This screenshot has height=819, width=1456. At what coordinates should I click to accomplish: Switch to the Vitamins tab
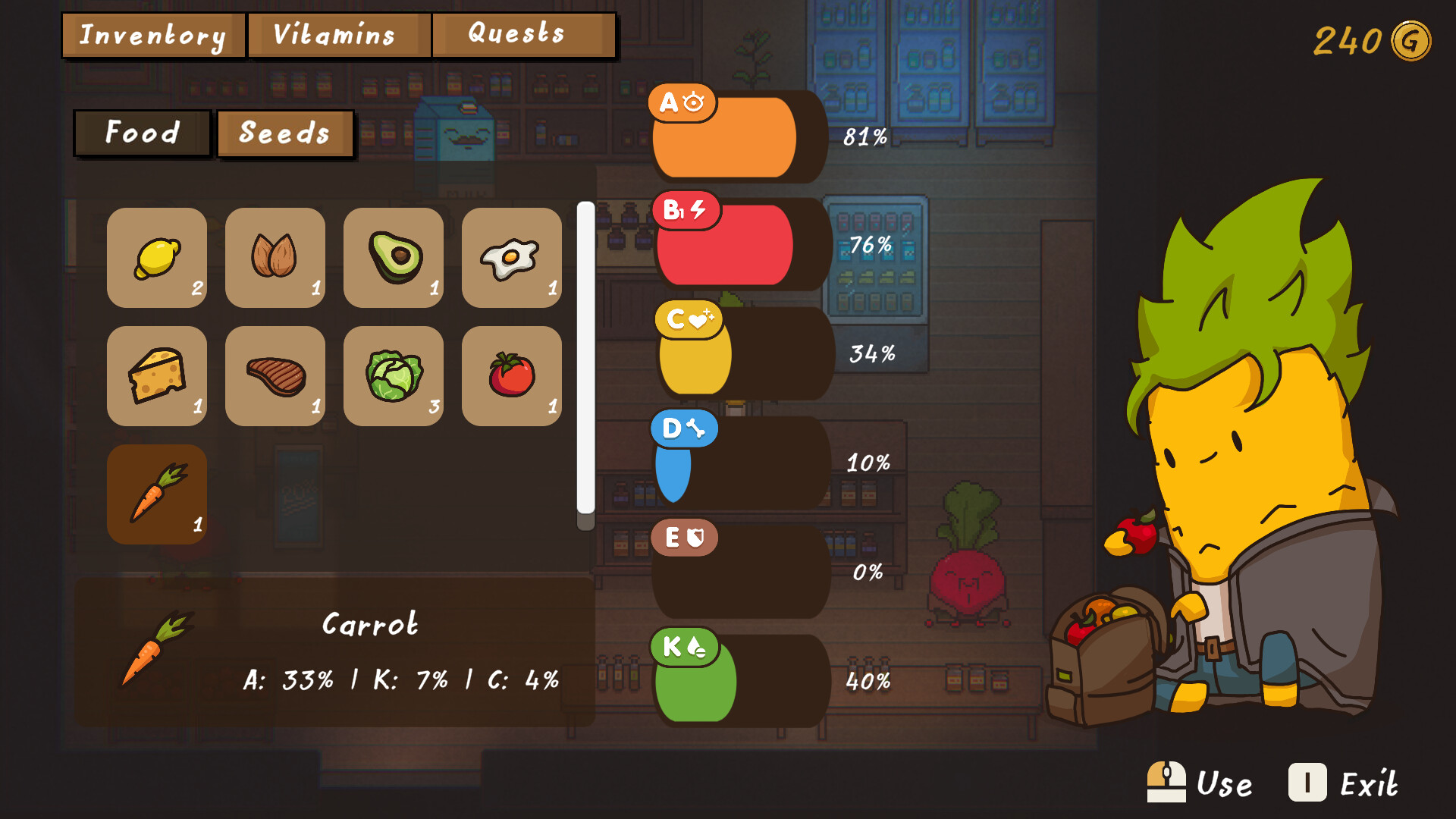(x=336, y=34)
